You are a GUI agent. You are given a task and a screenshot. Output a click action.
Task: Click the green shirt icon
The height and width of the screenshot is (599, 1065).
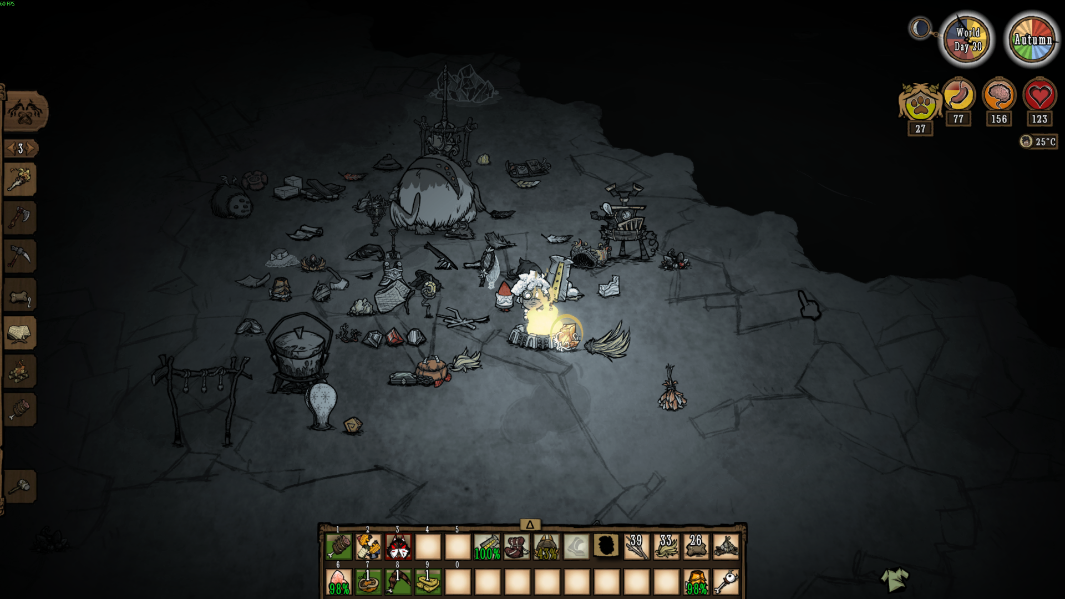[x=894, y=579]
